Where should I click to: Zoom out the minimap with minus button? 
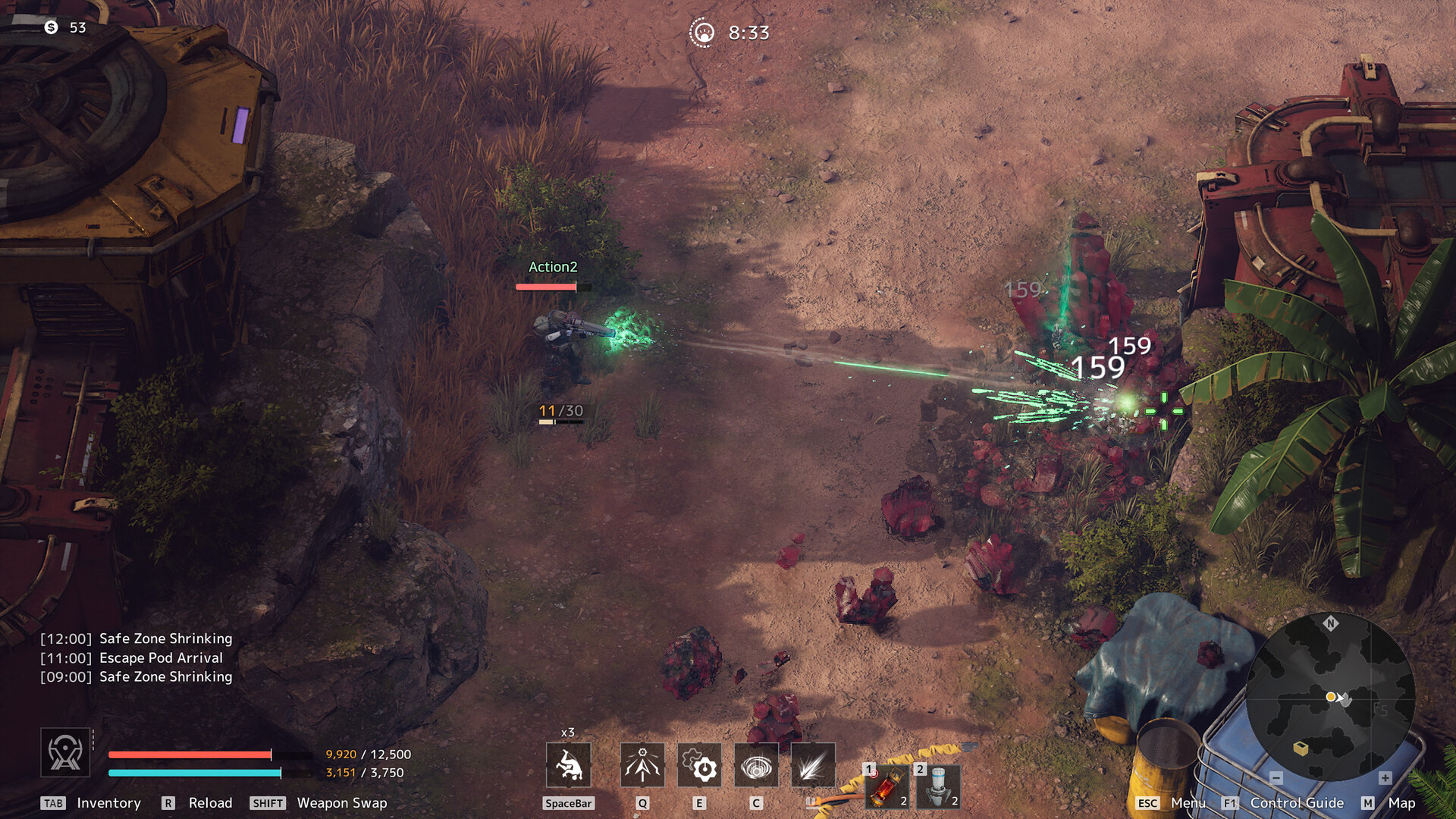(x=1276, y=778)
